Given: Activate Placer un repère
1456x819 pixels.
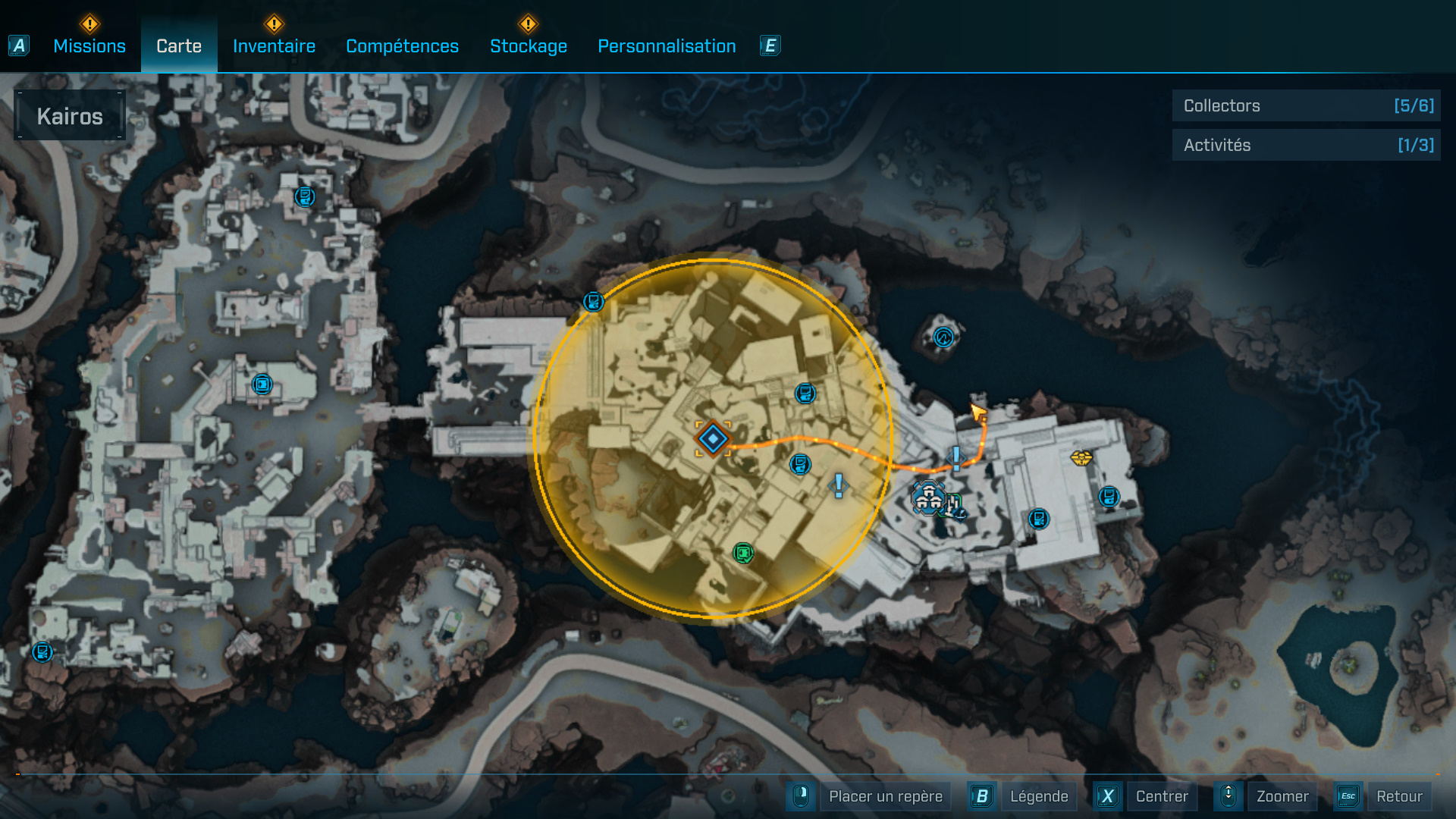Looking at the screenshot, I should coord(885,796).
